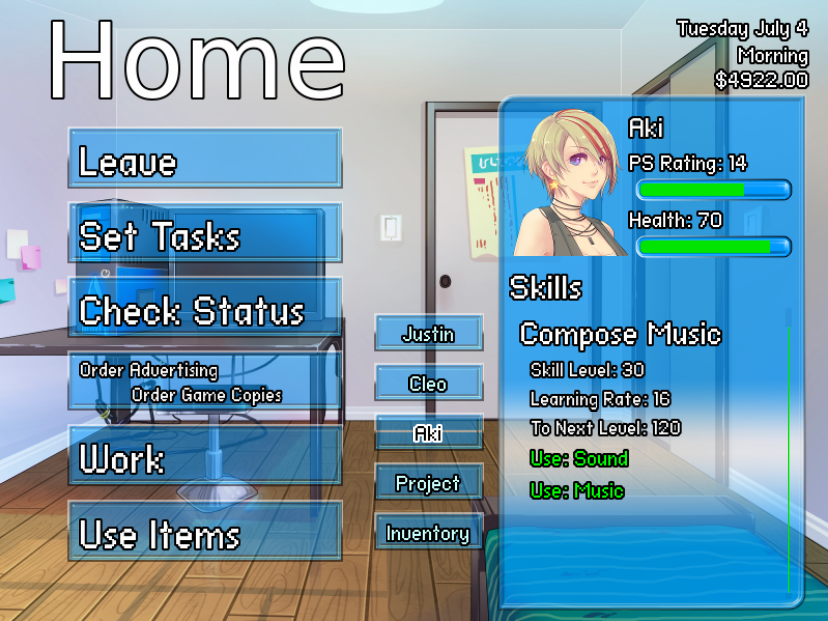828x621 pixels.
Task: View the Project status tab
Action: coord(428,483)
